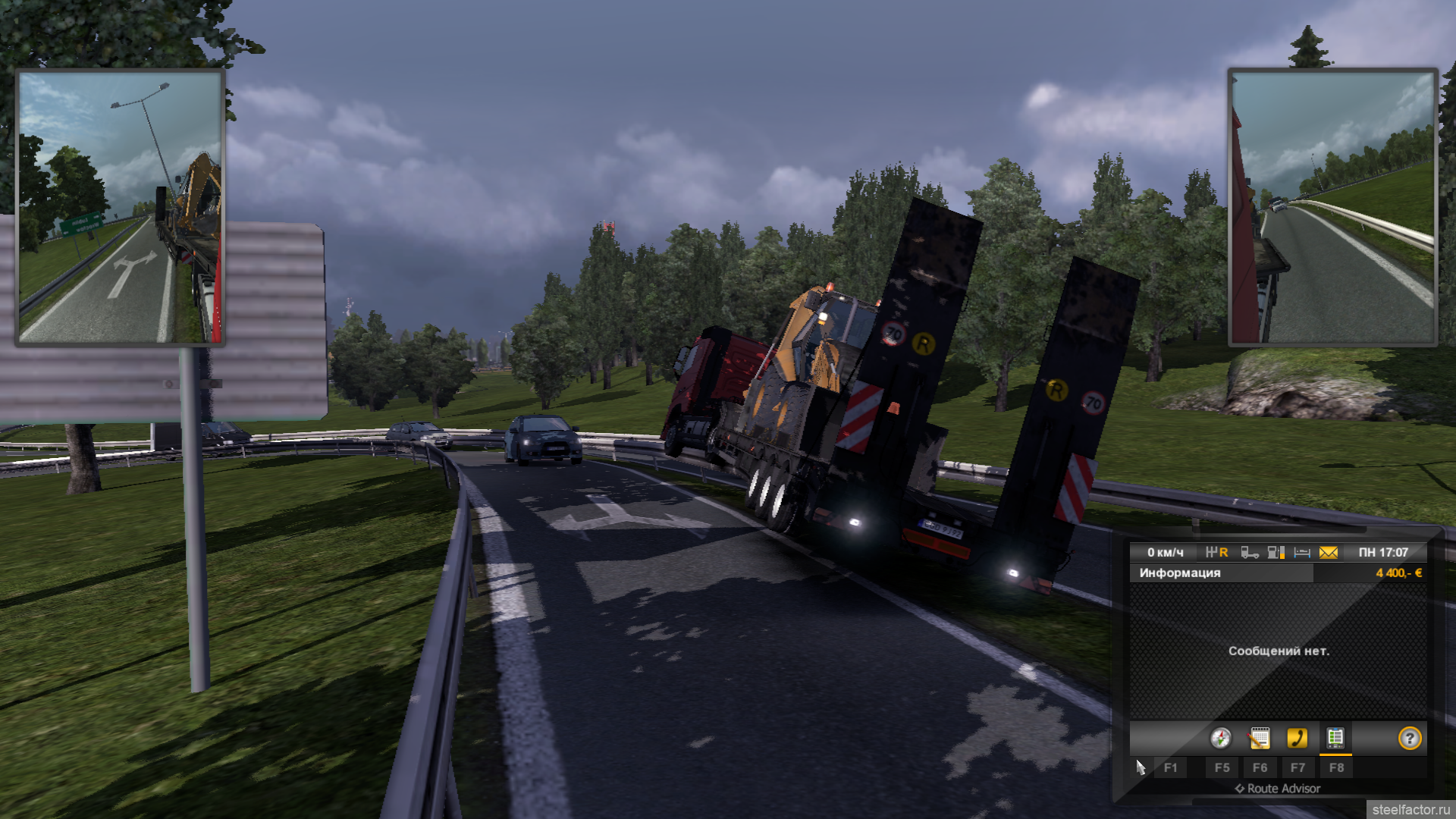Open the compass navigation tab
This screenshot has height=819, width=1456.
point(1220,738)
